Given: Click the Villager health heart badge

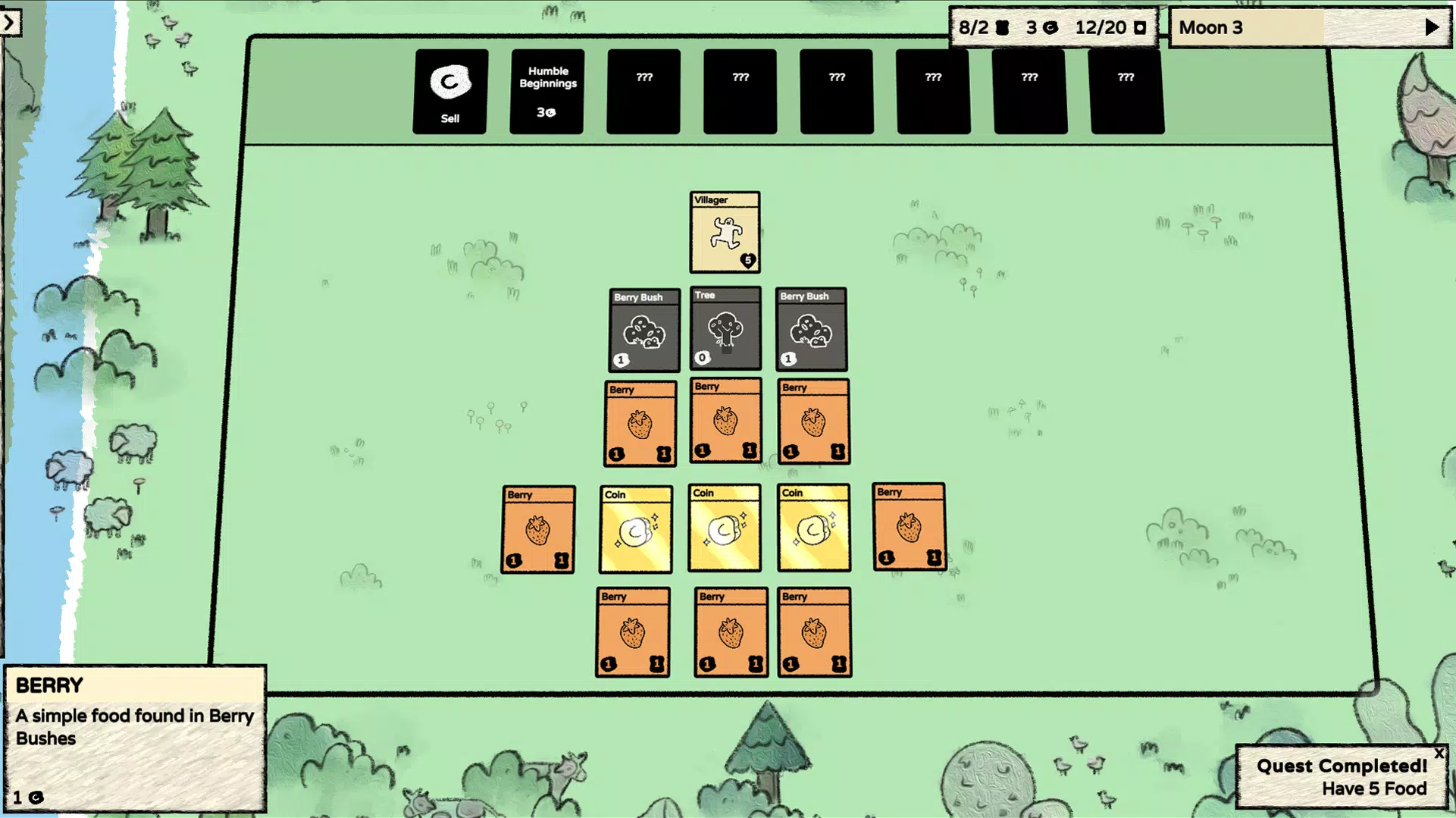Looking at the screenshot, I should [747, 259].
